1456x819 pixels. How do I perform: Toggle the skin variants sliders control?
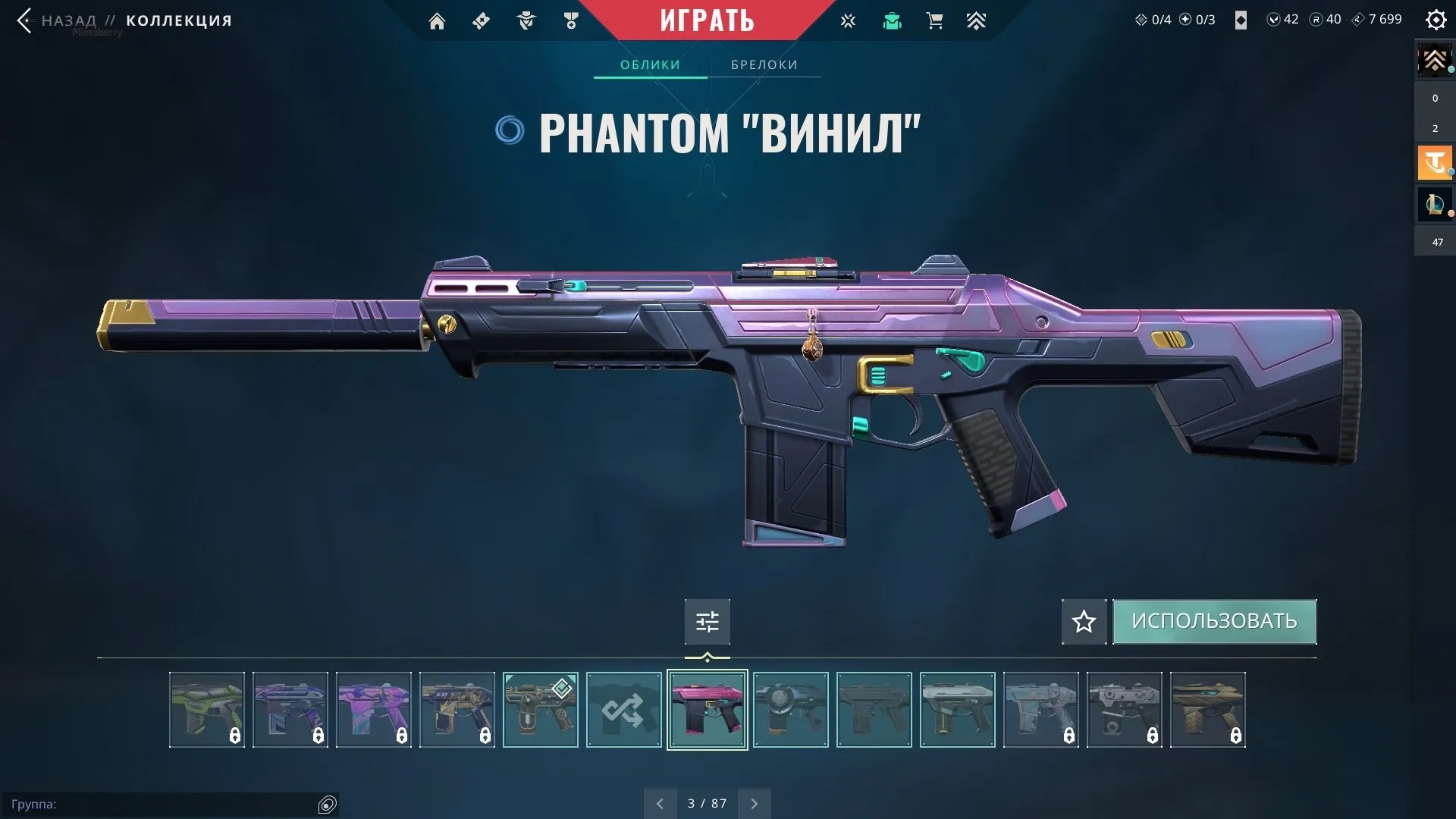pyautogui.click(x=707, y=622)
